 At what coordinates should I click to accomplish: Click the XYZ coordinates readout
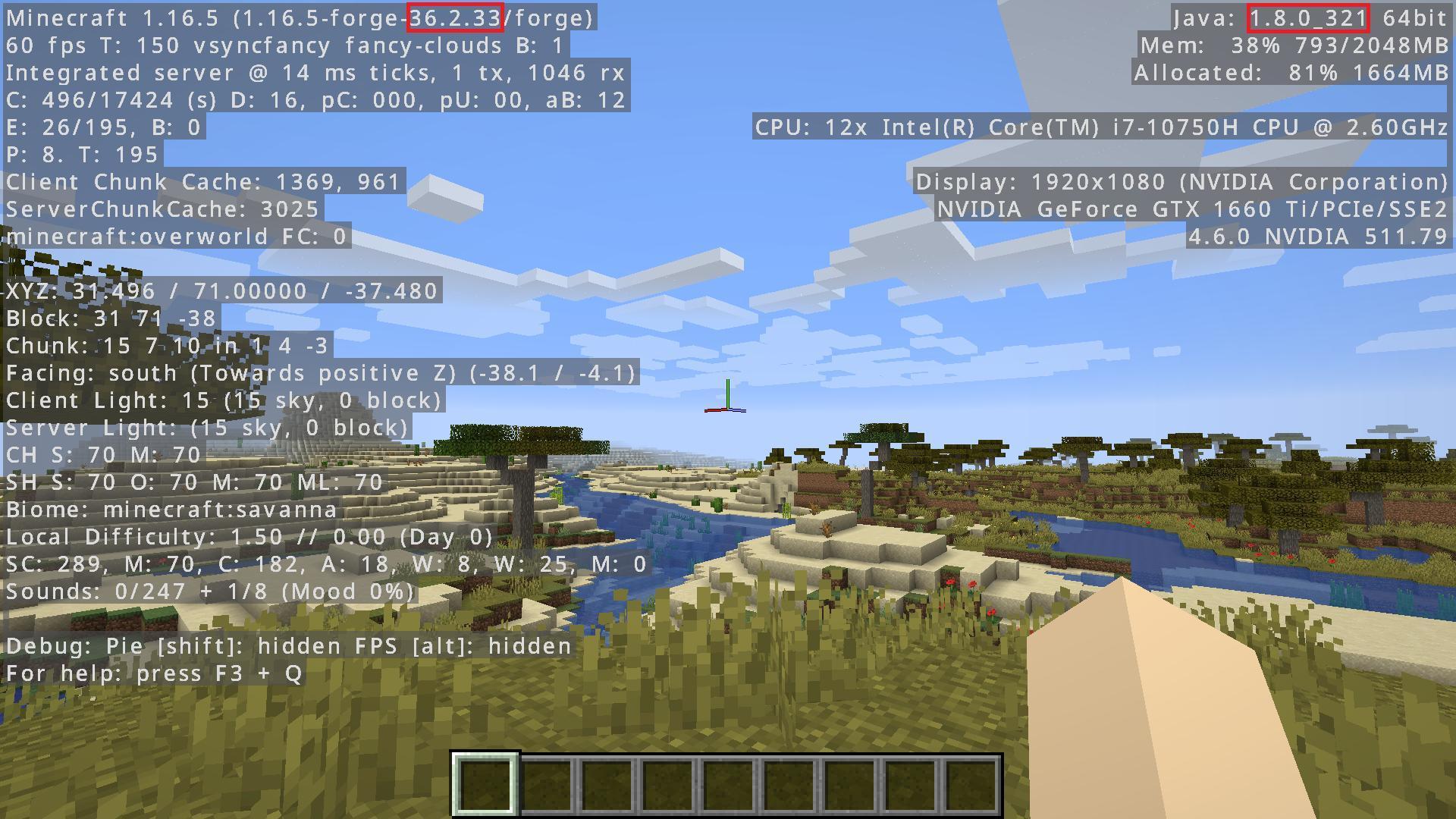point(221,291)
